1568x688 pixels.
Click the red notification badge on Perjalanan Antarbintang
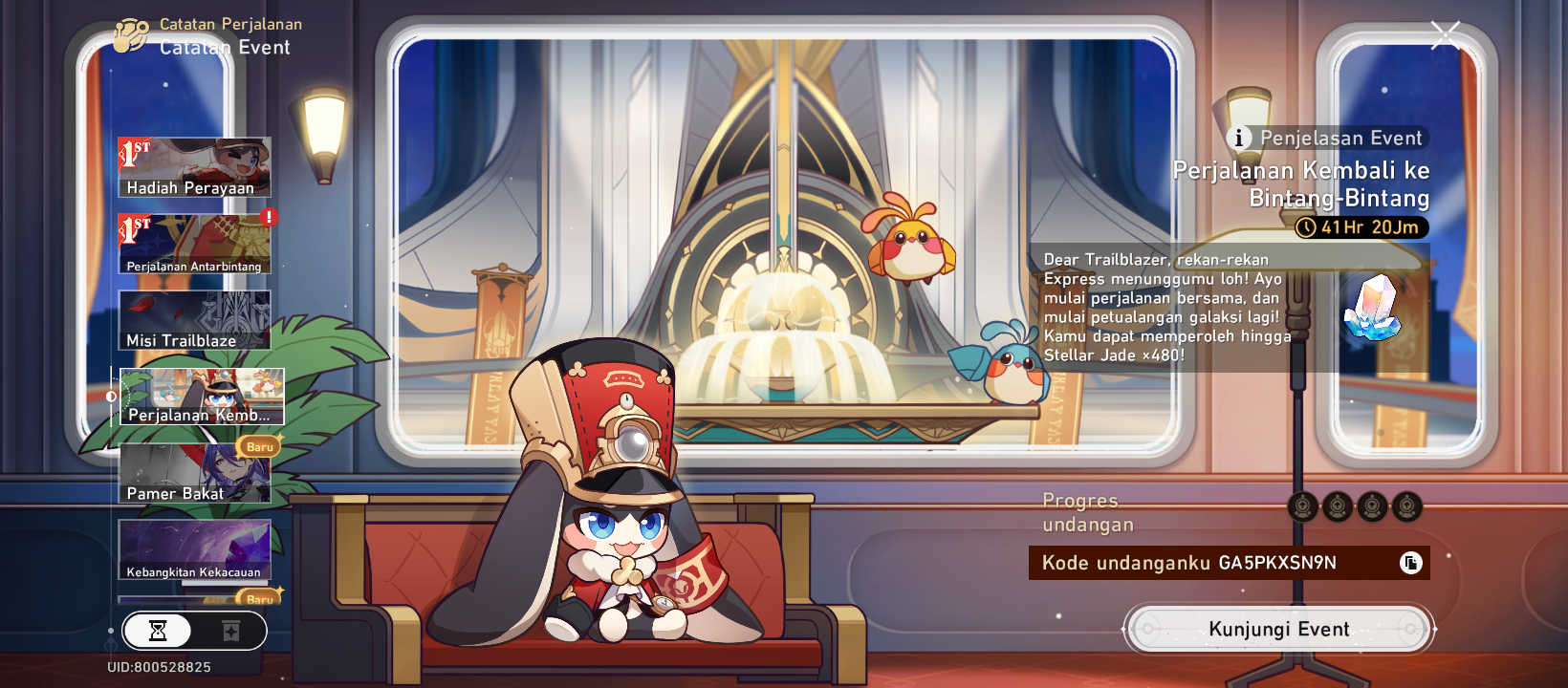[269, 218]
